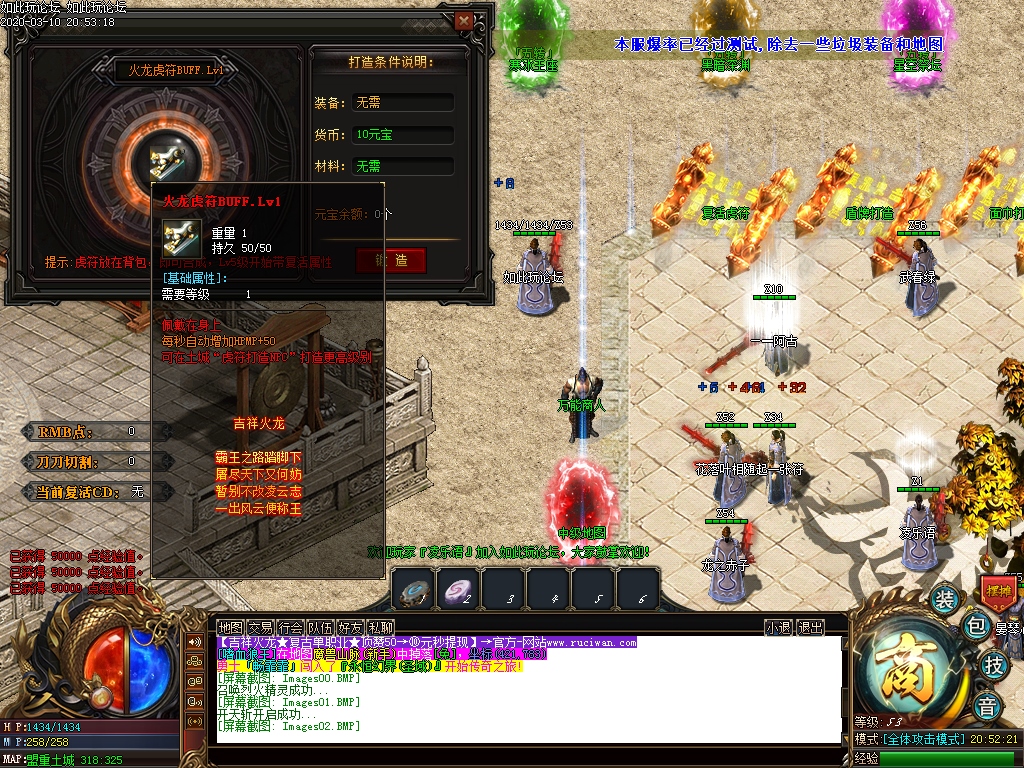The width and height of the screenshot is (1024, 768).
Task: Click the 小退 return to character select button
Action: tap(778, 627)
